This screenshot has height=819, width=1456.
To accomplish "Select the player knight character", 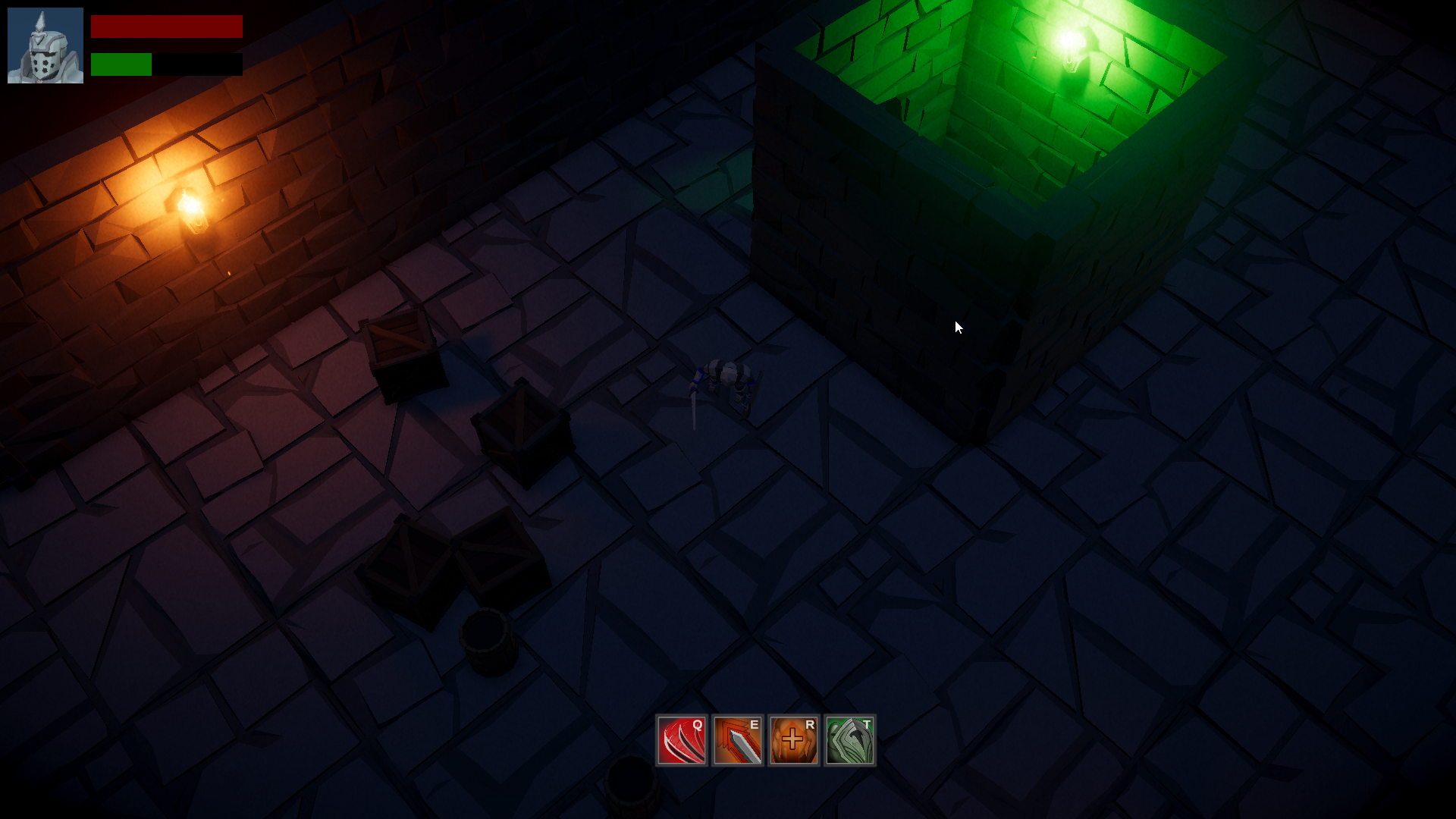I will pyautogui.click(x=728, y=375).
